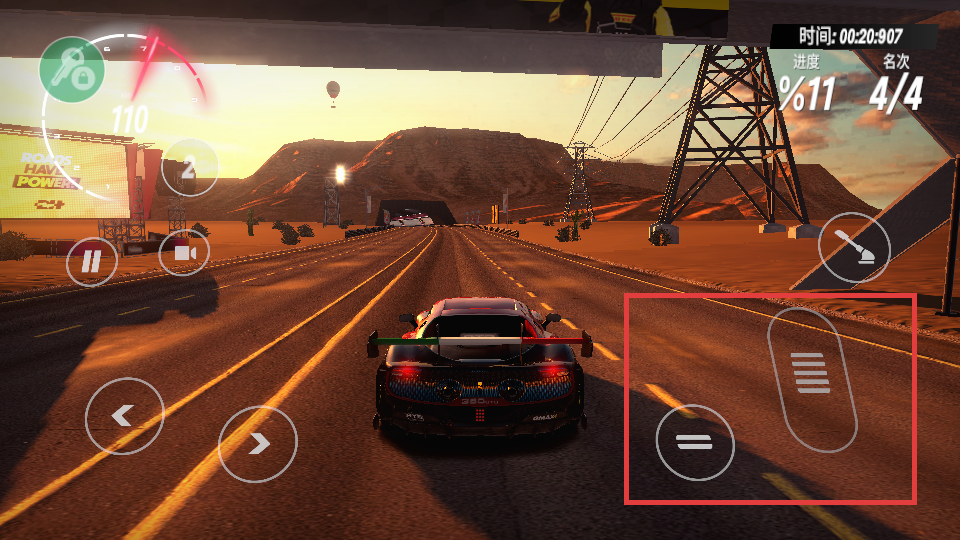Image resolution: width=960 pixels, height=540 pixels.
Task: Switch the camera view
Action: pos(184,252)
